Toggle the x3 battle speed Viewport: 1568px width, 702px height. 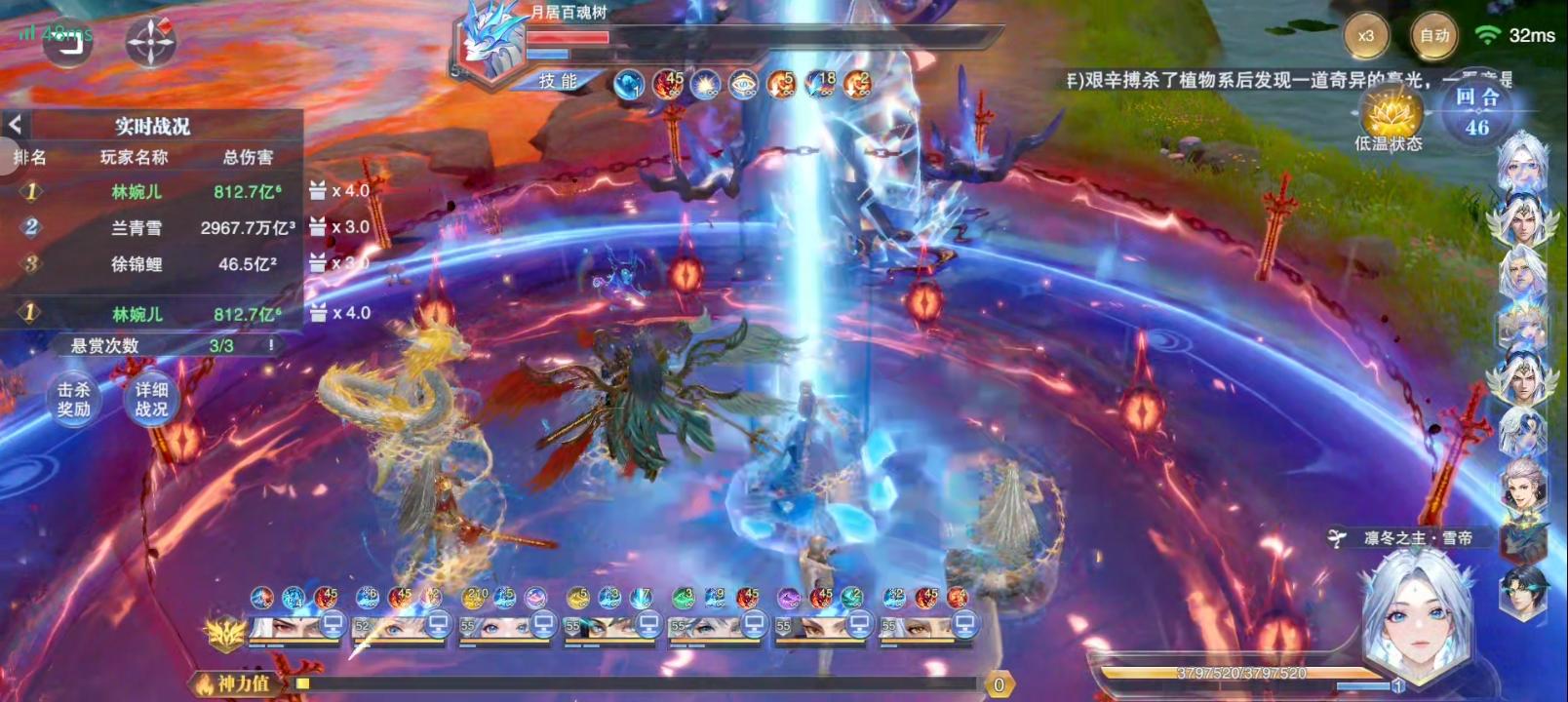point(1367,32)
